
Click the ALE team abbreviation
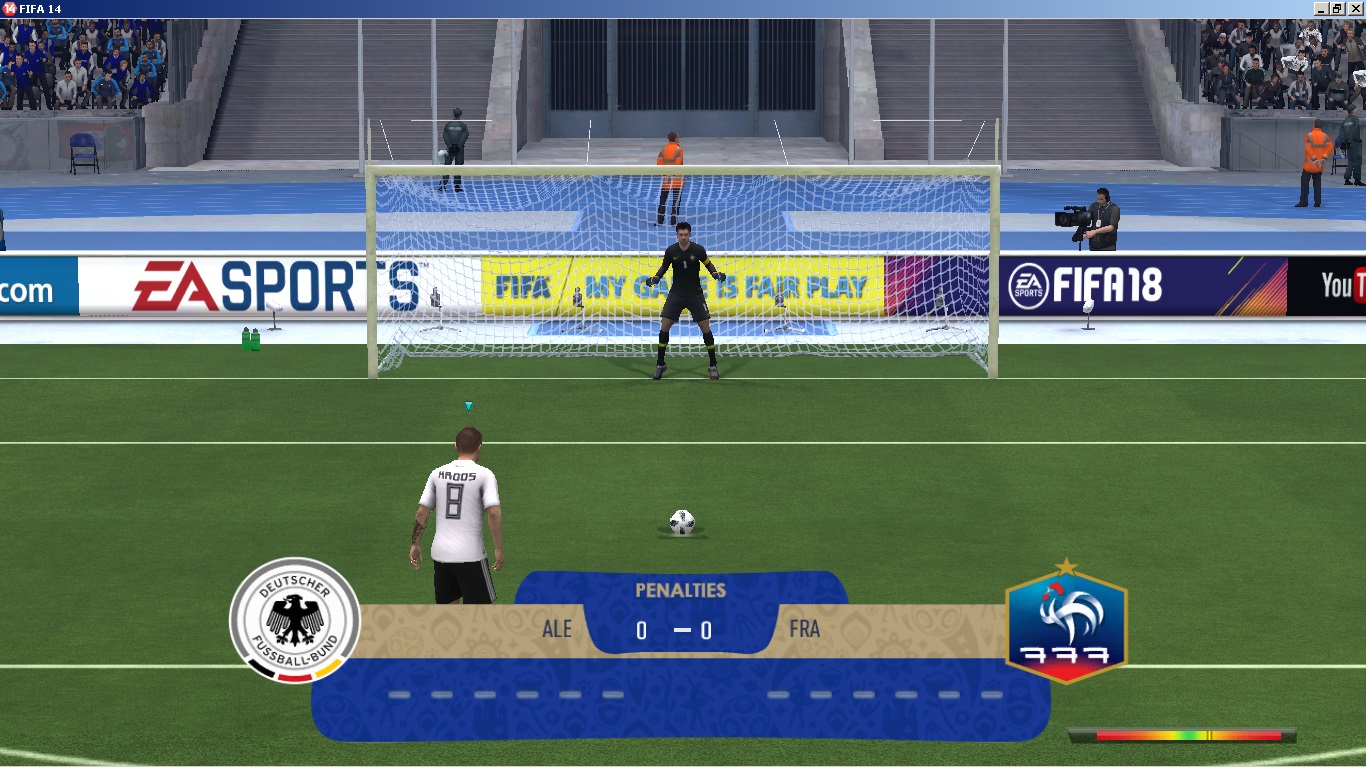556,629
